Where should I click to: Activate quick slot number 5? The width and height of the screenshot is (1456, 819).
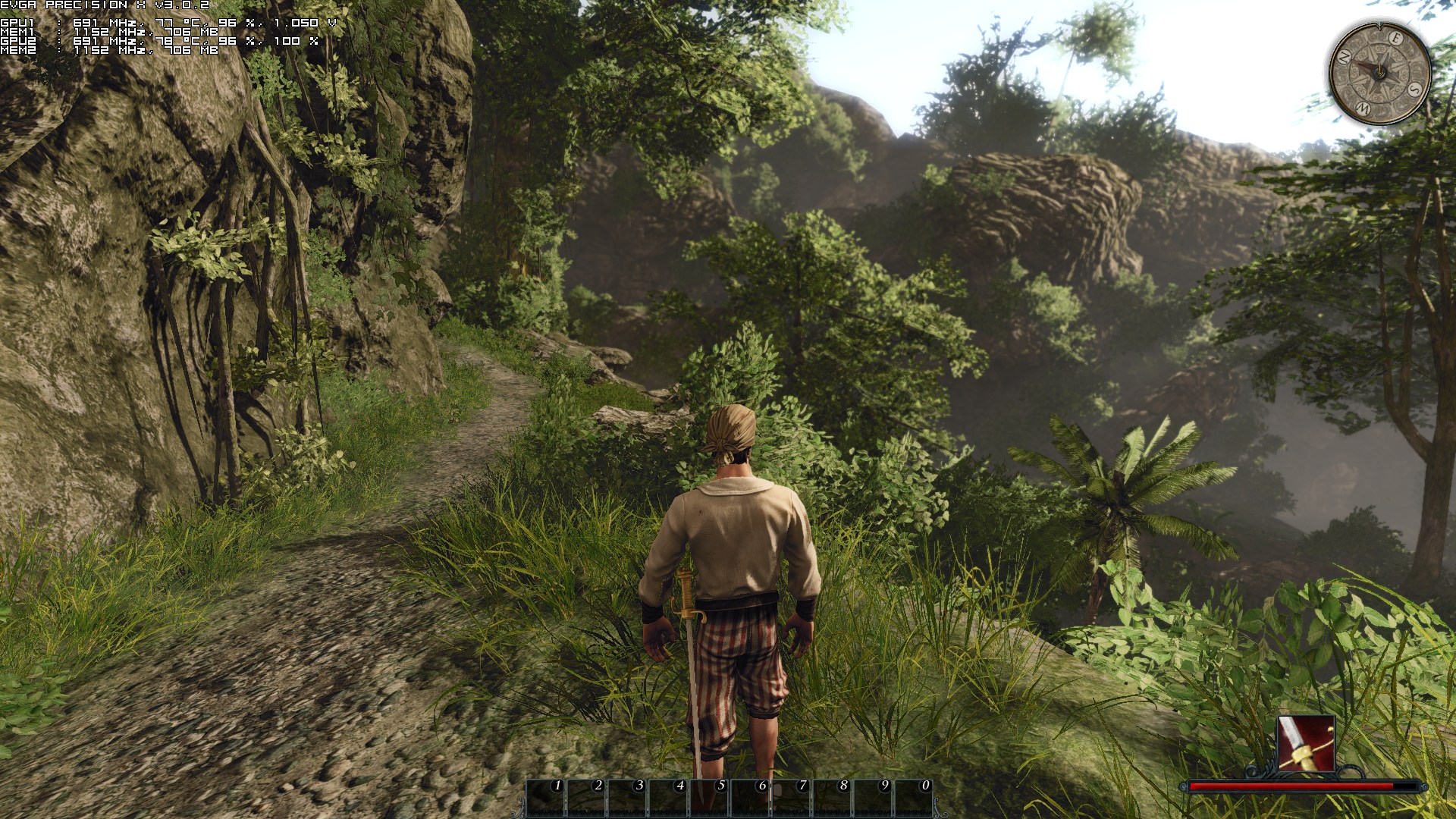point(710,797)
